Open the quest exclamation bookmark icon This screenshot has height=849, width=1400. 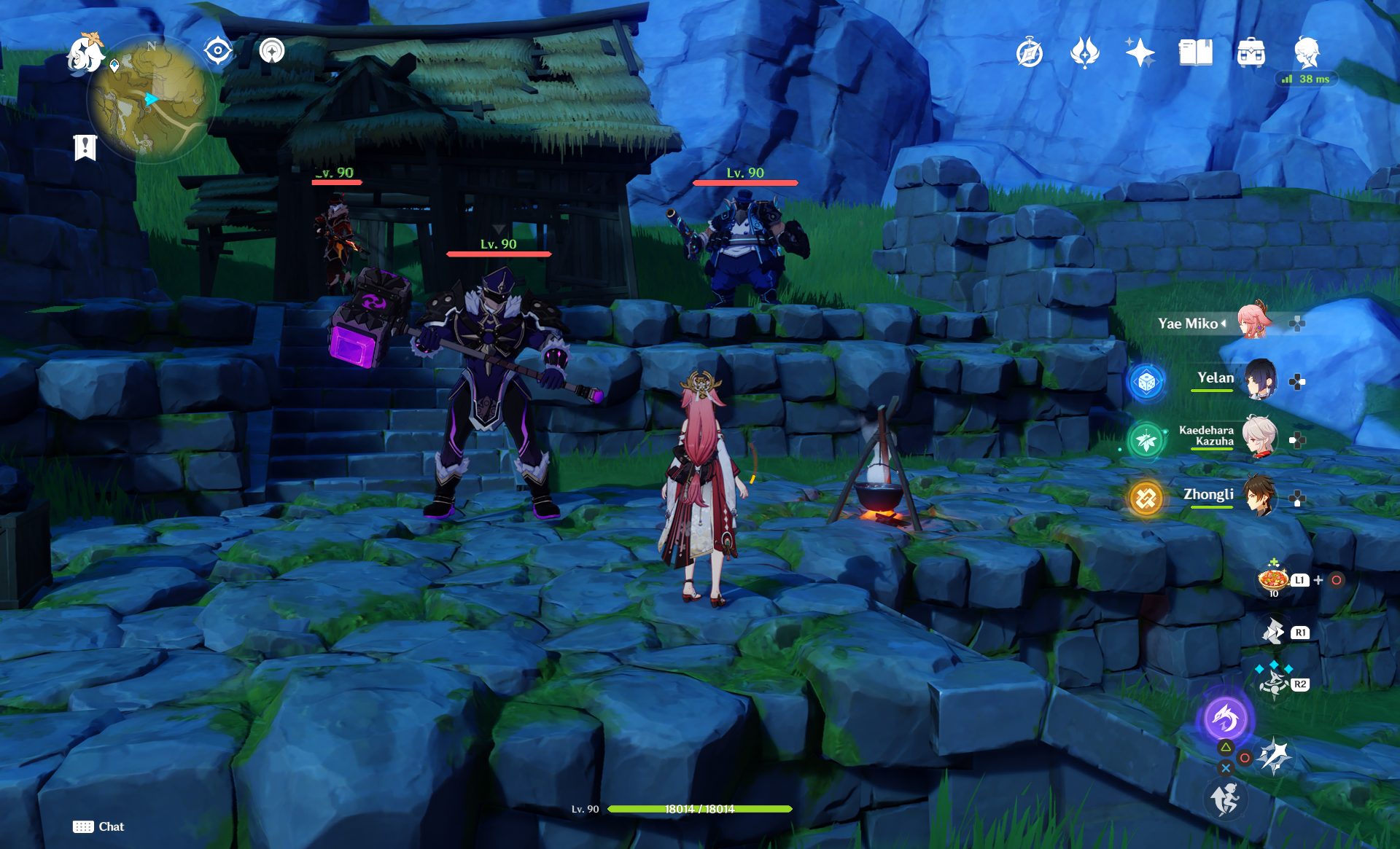[x=85, y=146]
